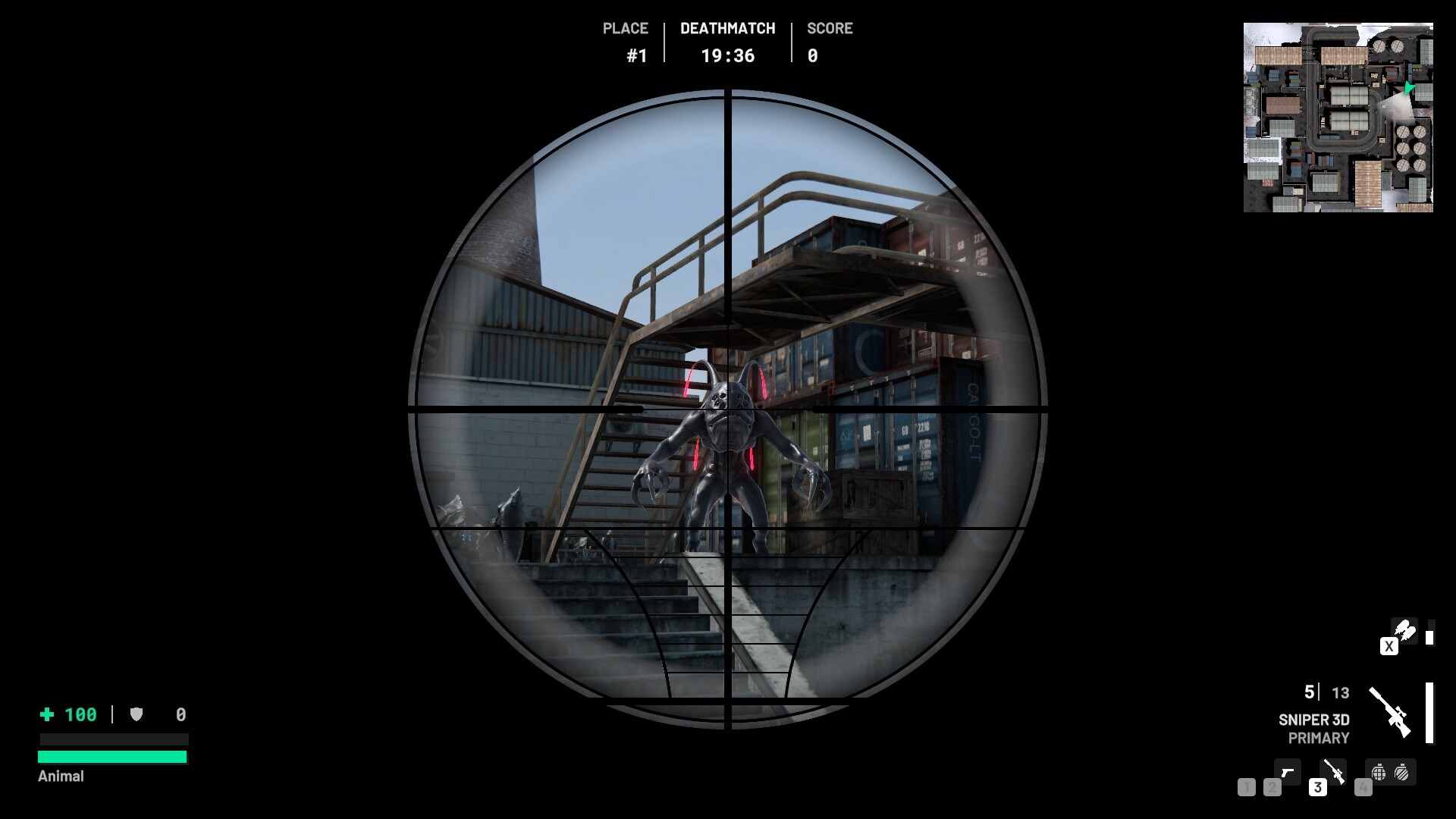Click the ammo counter showing 5 of 13
Screen dimensions: 1456x819
pyautogui.click(x=1325, y=692)
